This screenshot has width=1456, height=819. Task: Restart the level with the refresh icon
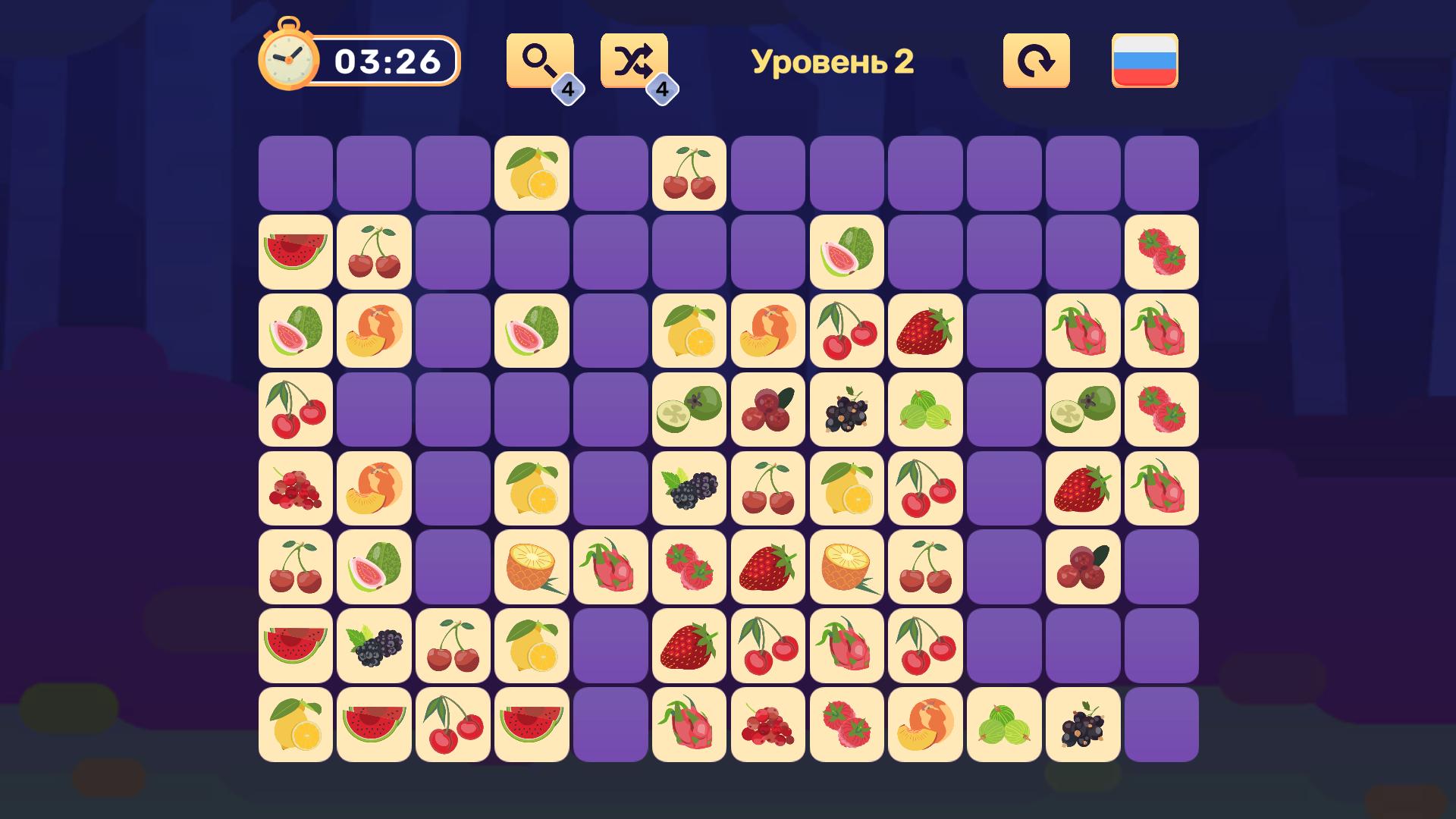click(x=1036, y=61)
